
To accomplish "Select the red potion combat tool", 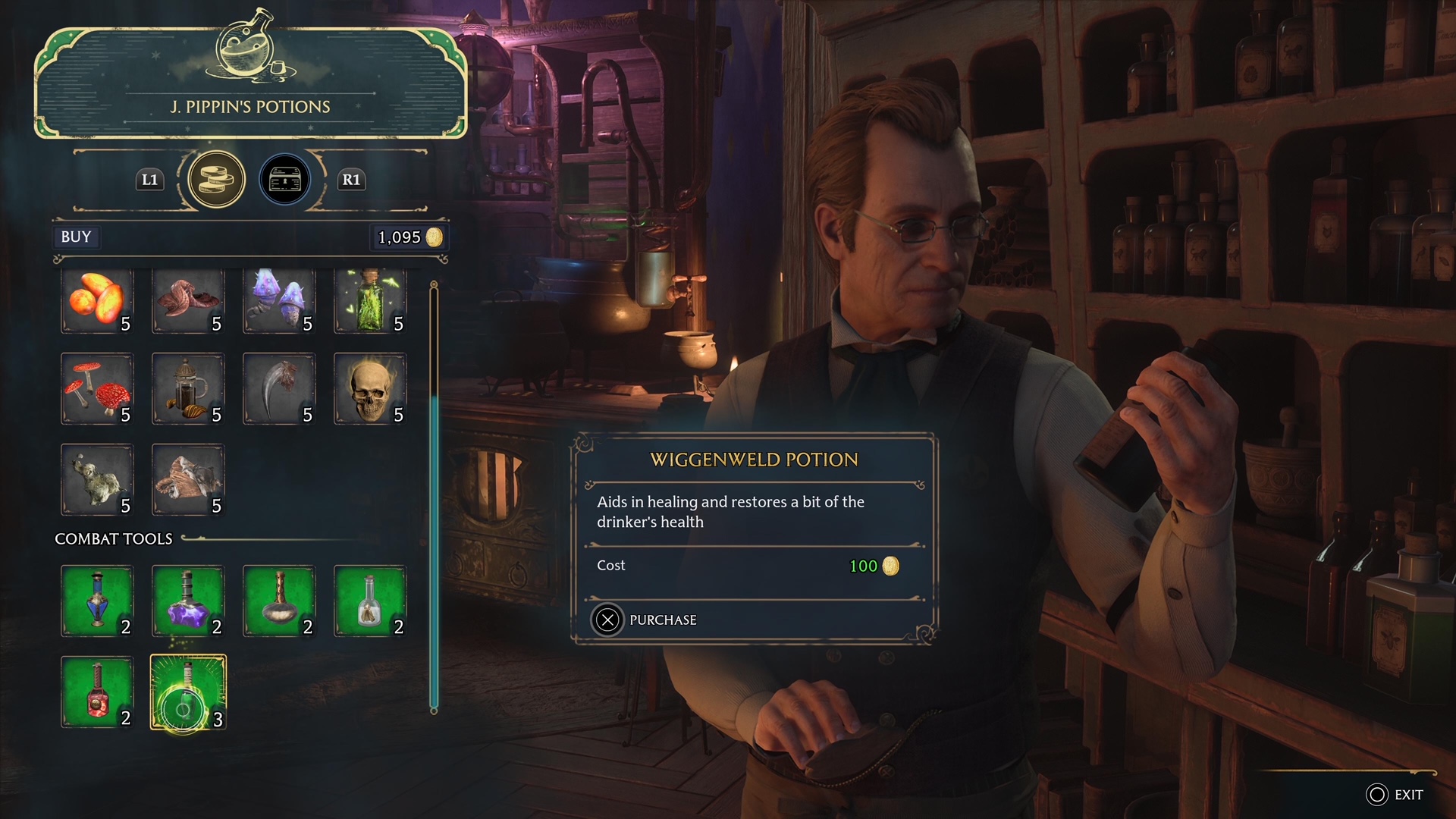I will 97,692.
